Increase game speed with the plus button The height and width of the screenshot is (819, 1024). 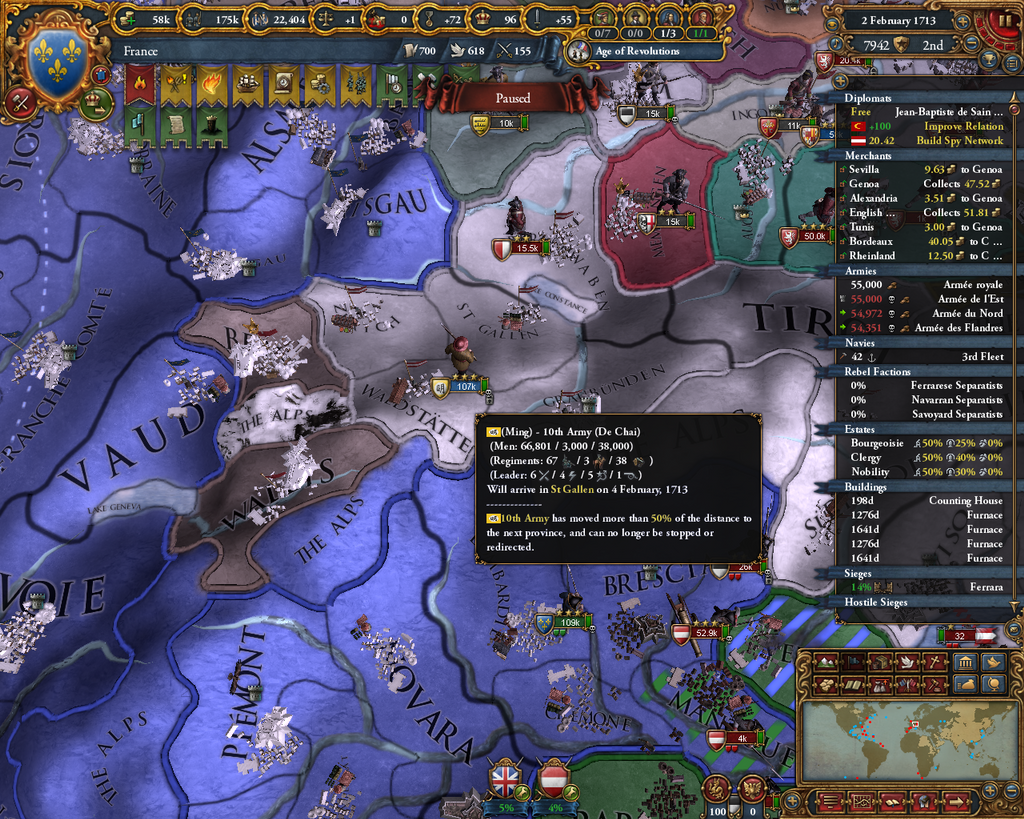963,20
